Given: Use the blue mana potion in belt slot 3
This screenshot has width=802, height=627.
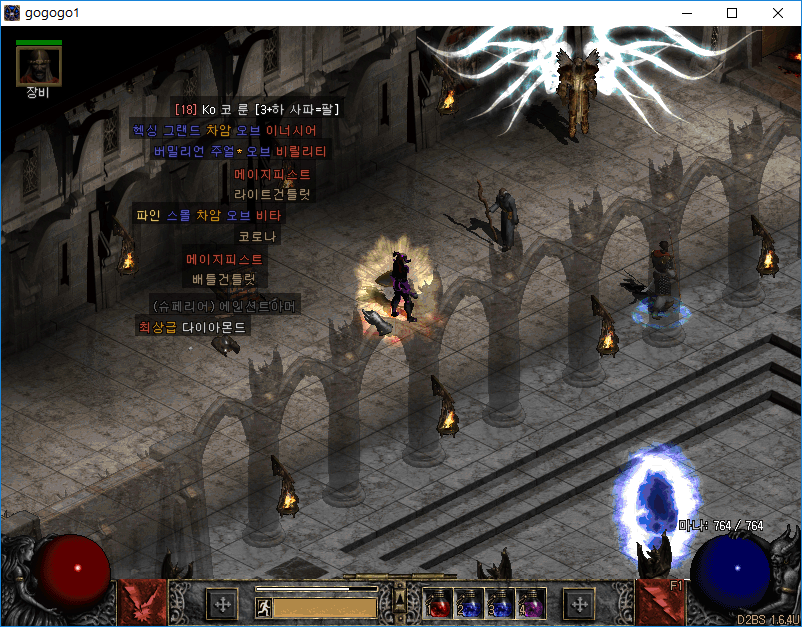Looking at the screenshot, I should pyautogui.click(x=500, y=604).
